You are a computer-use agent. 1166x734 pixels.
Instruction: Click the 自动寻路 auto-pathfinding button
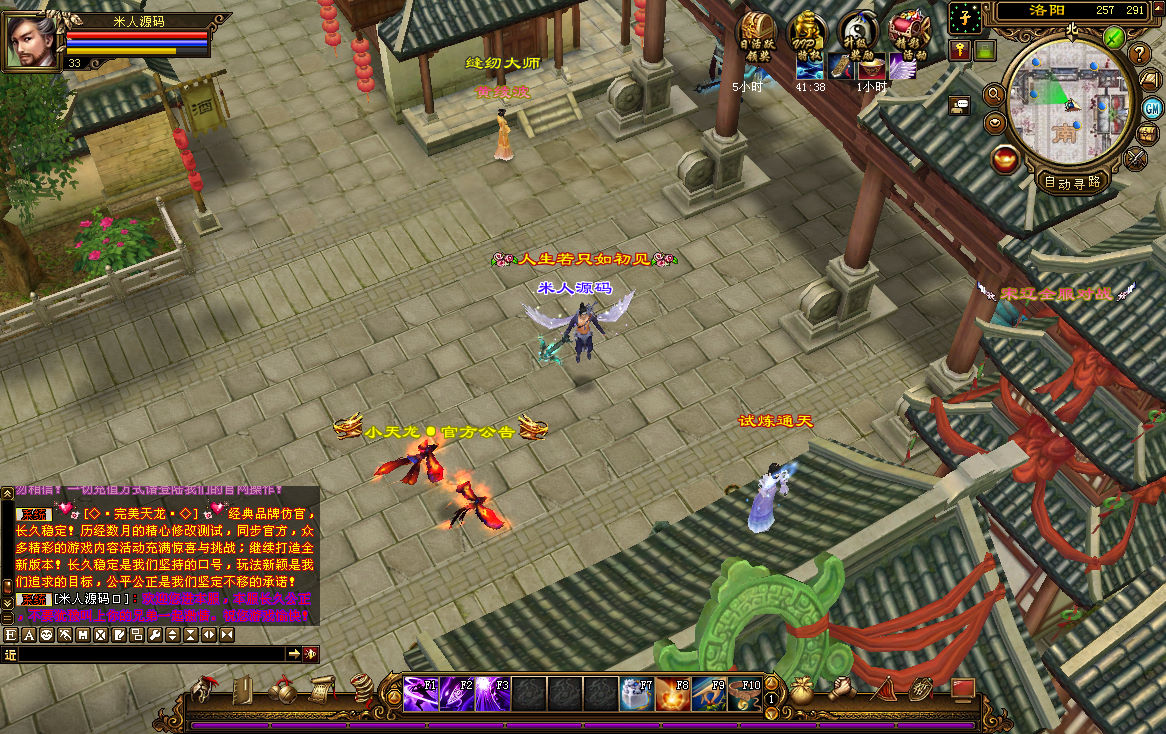[1071, 182]
